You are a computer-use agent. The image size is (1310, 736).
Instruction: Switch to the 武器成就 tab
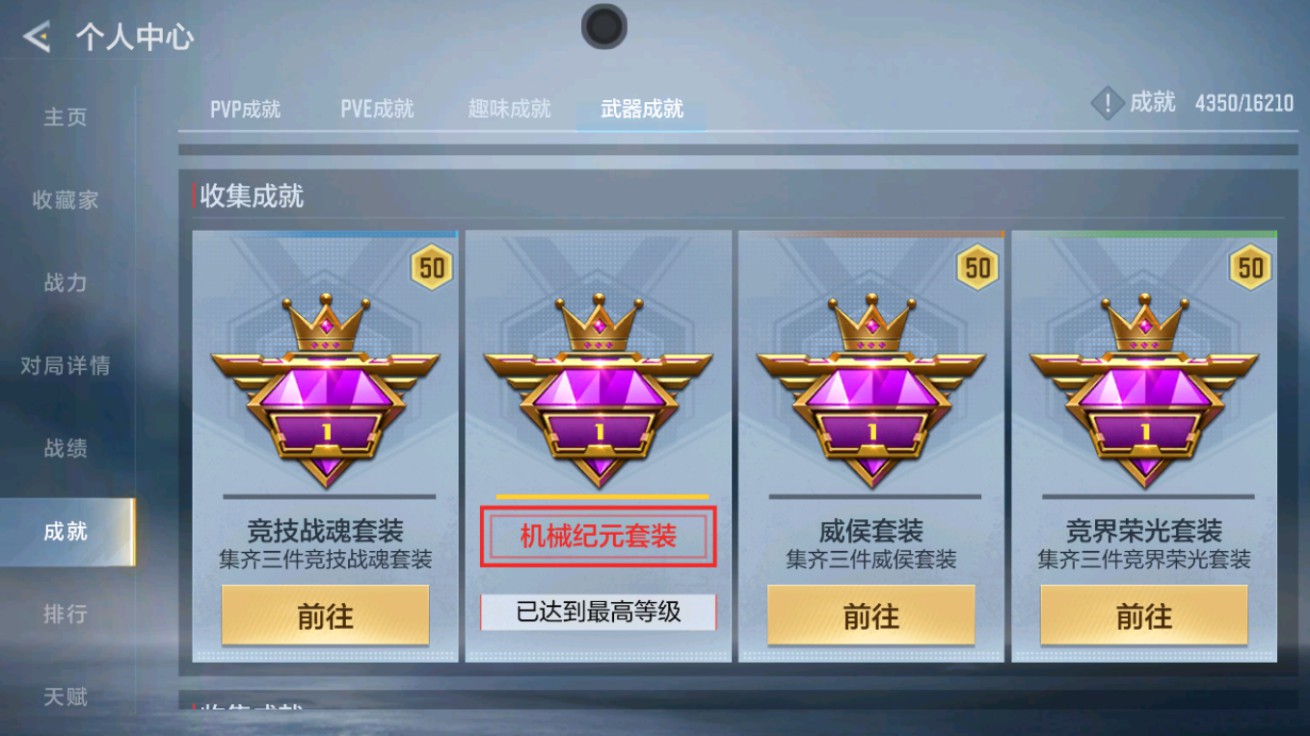(x=640, y=111)
